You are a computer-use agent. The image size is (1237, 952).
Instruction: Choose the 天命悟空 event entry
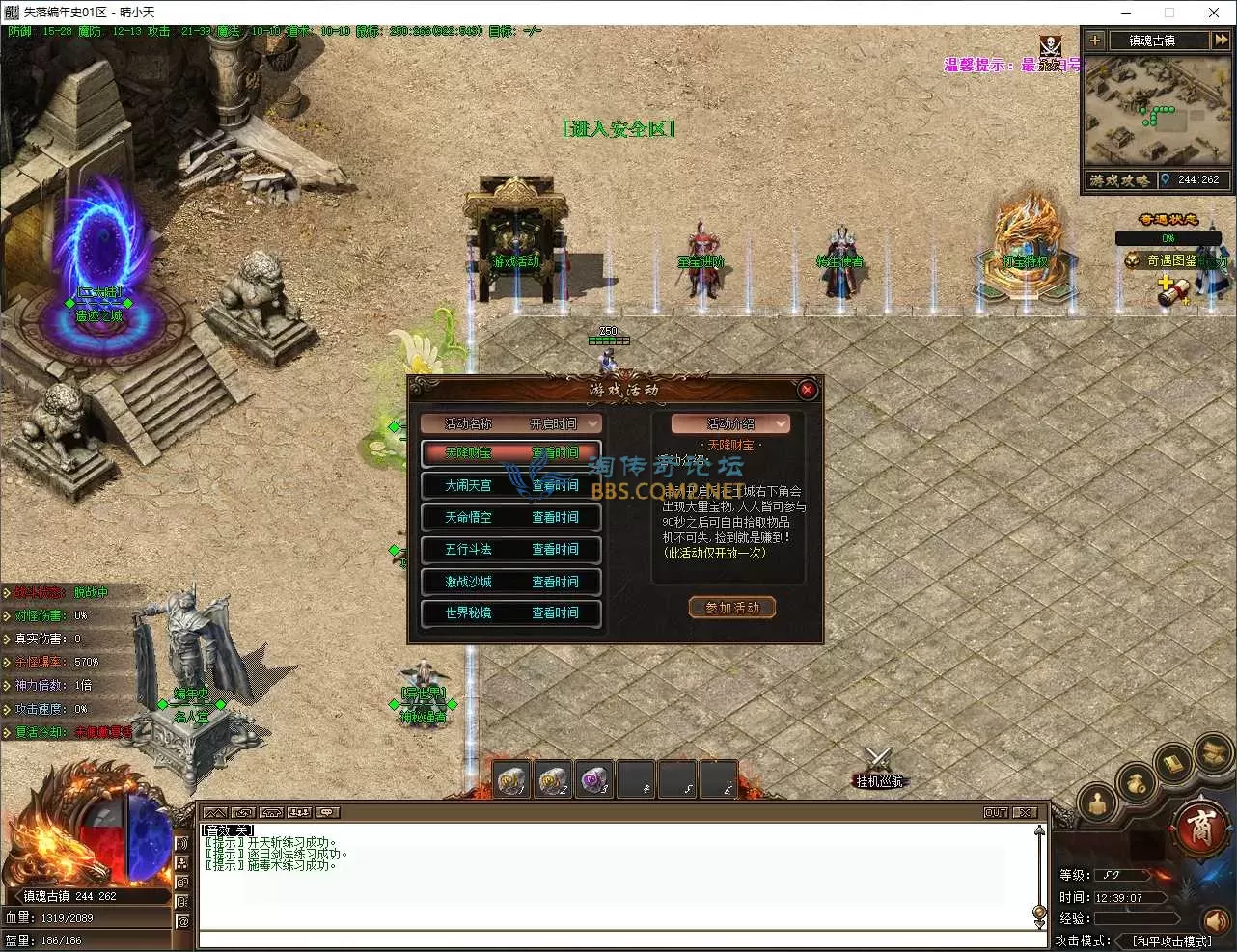click(511, 517)
